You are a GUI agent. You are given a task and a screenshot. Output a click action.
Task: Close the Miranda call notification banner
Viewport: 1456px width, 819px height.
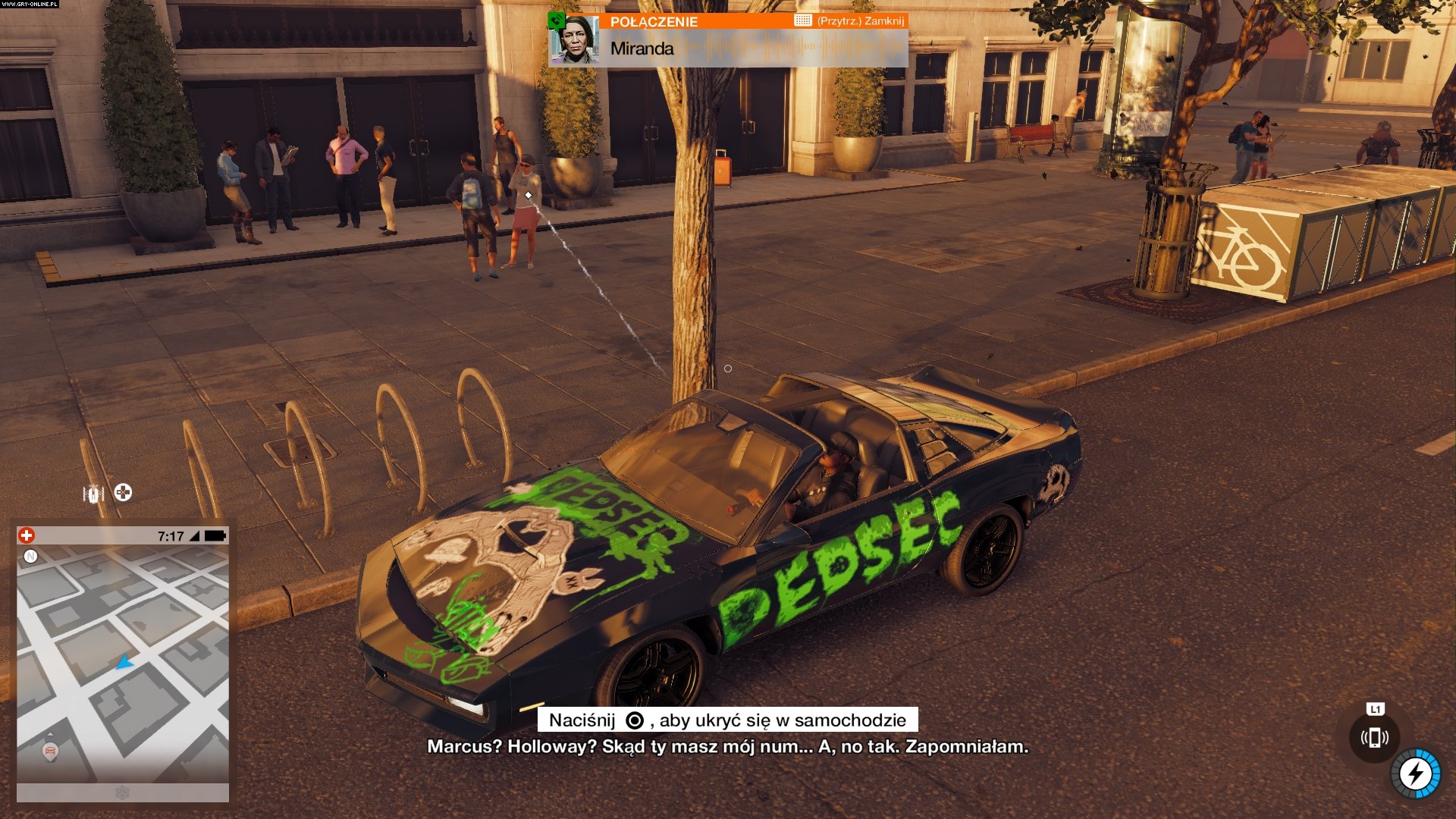pos(860,21)
